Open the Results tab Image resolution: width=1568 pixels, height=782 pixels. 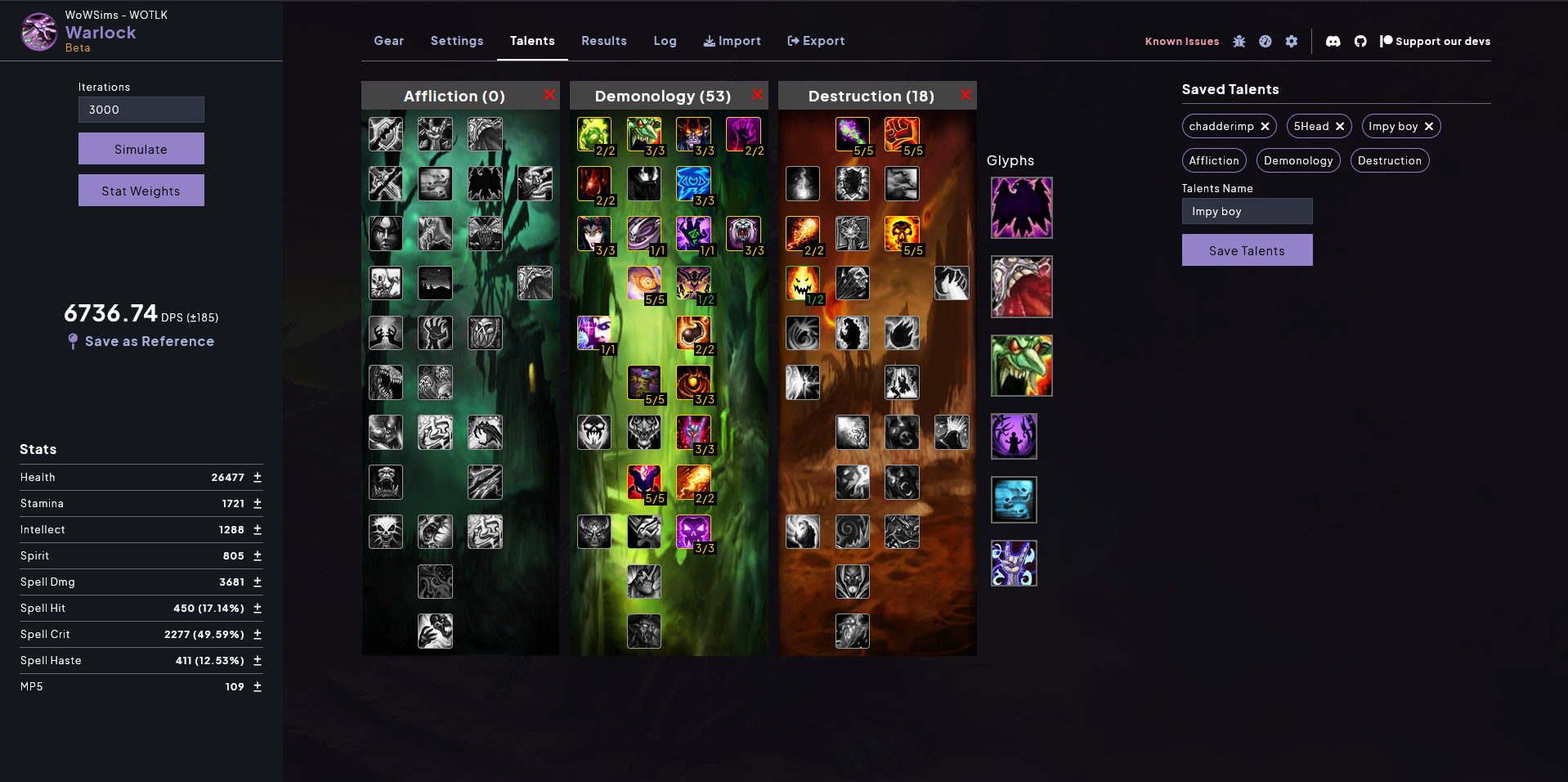[x=603, y=41]
